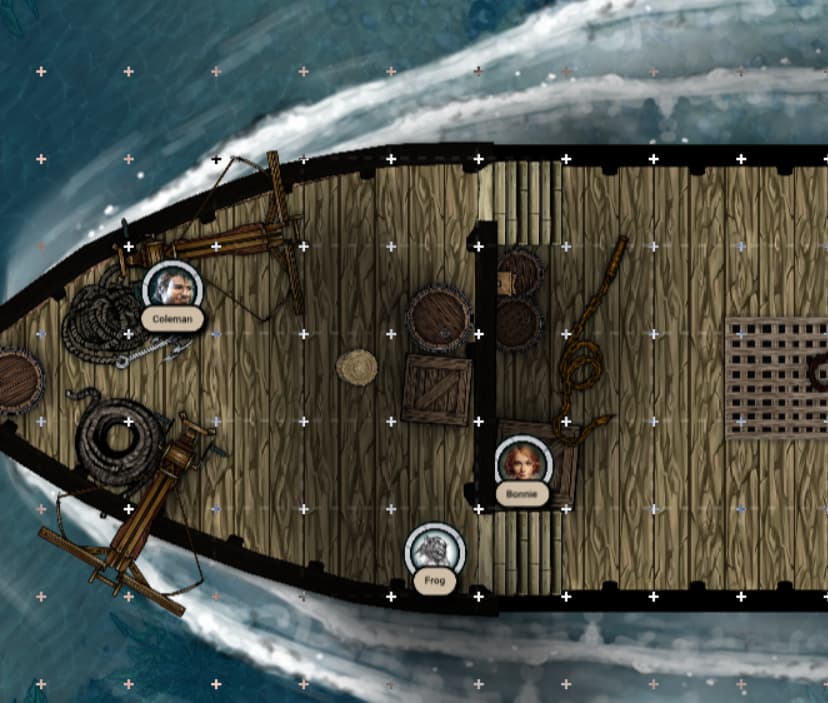Select the Bonnie character token
Screen dimensions: 828x703
523,463
